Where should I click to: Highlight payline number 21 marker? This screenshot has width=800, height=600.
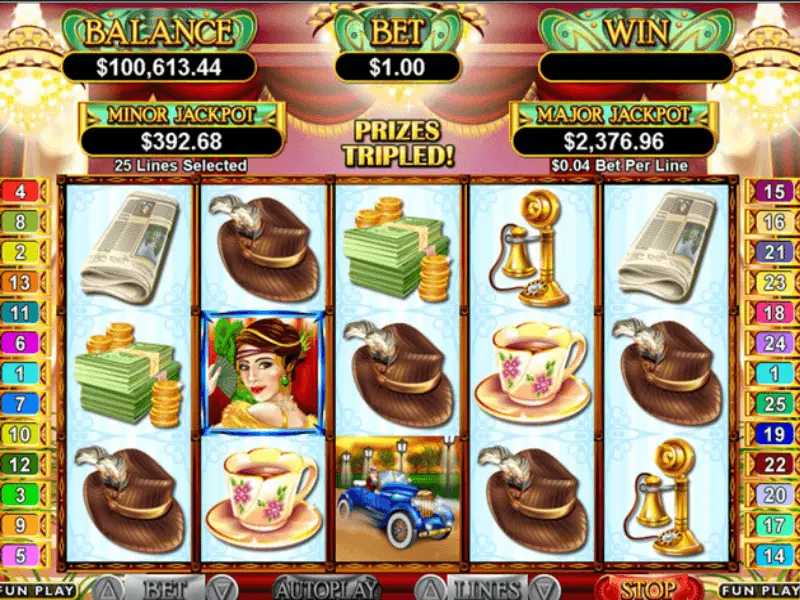coord(775,253)
